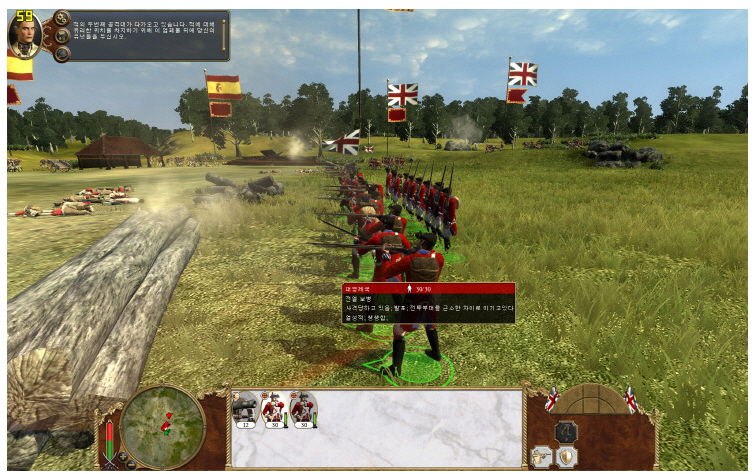Open the advisor's gear settings button

(61, 17)
